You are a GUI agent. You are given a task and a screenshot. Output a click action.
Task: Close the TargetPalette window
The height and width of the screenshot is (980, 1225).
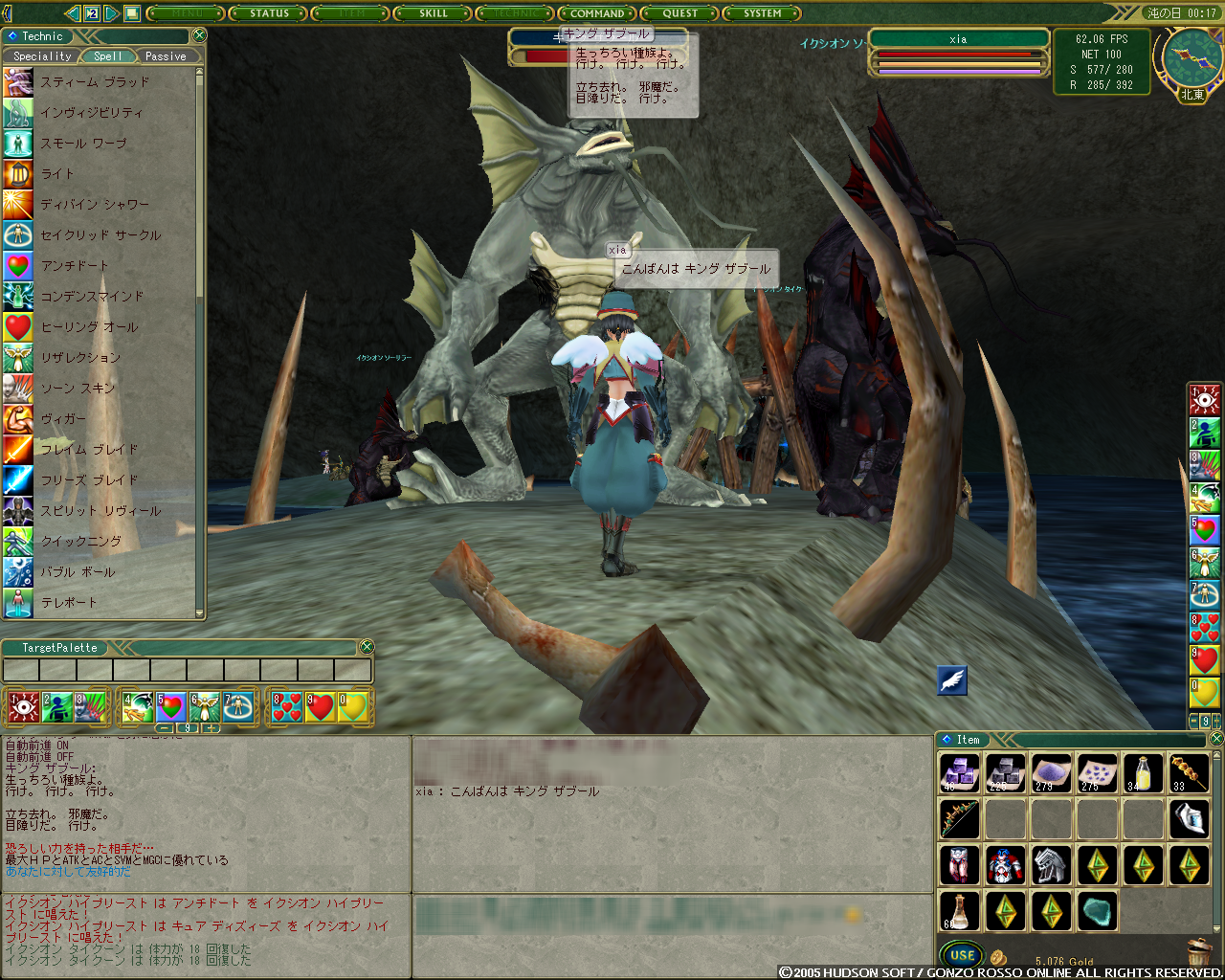click(x=367, y=648)
